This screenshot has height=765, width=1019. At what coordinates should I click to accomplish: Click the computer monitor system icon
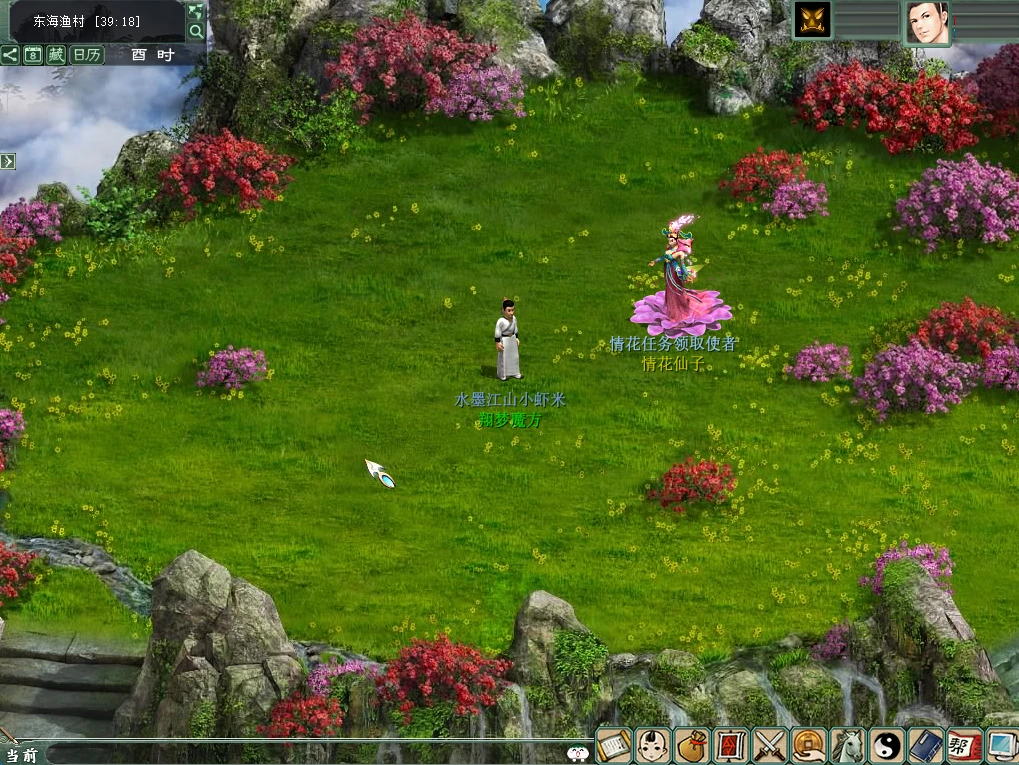pos(1001,745)
